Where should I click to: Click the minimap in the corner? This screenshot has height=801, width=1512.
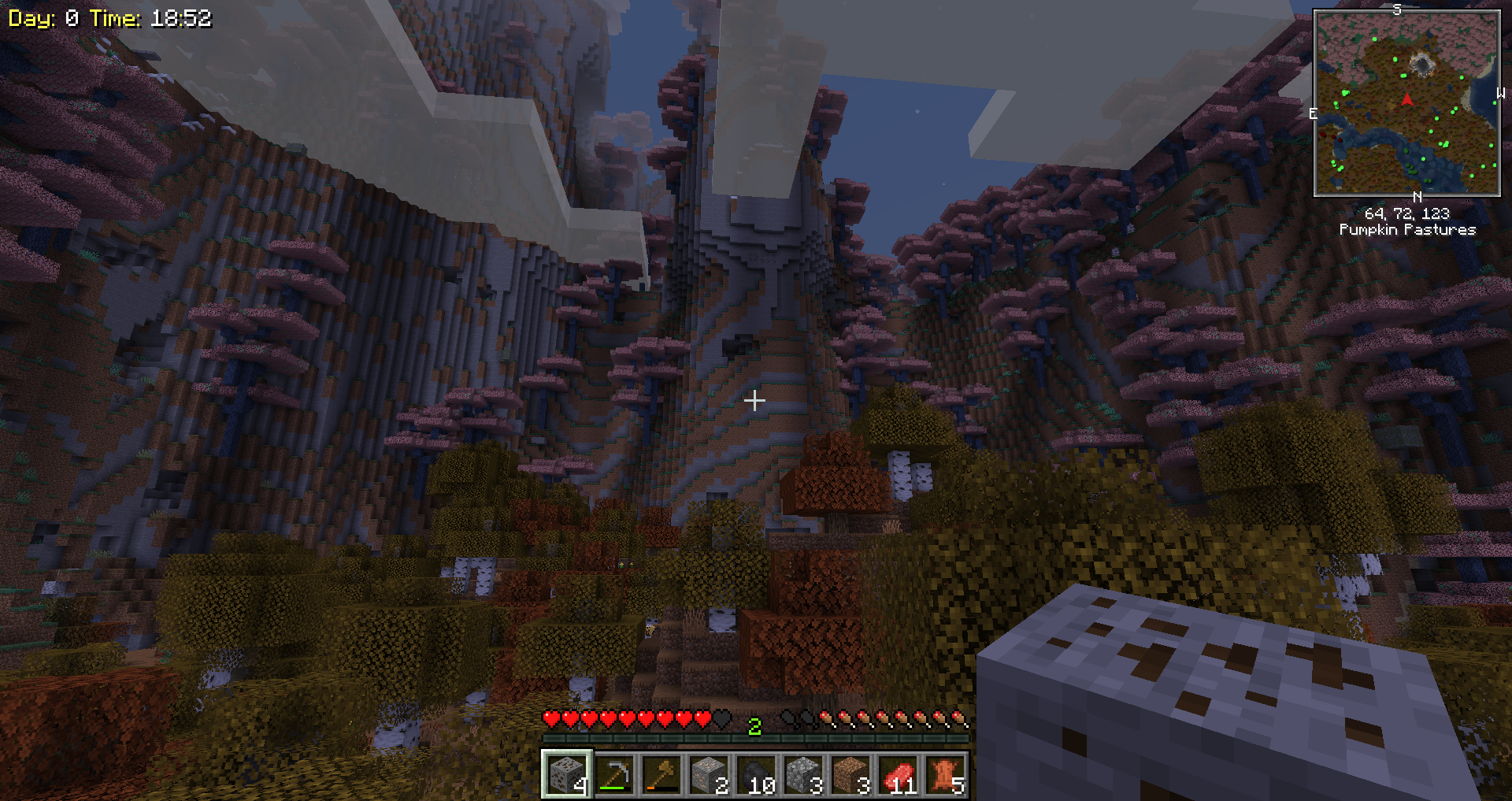[1406, 103]
